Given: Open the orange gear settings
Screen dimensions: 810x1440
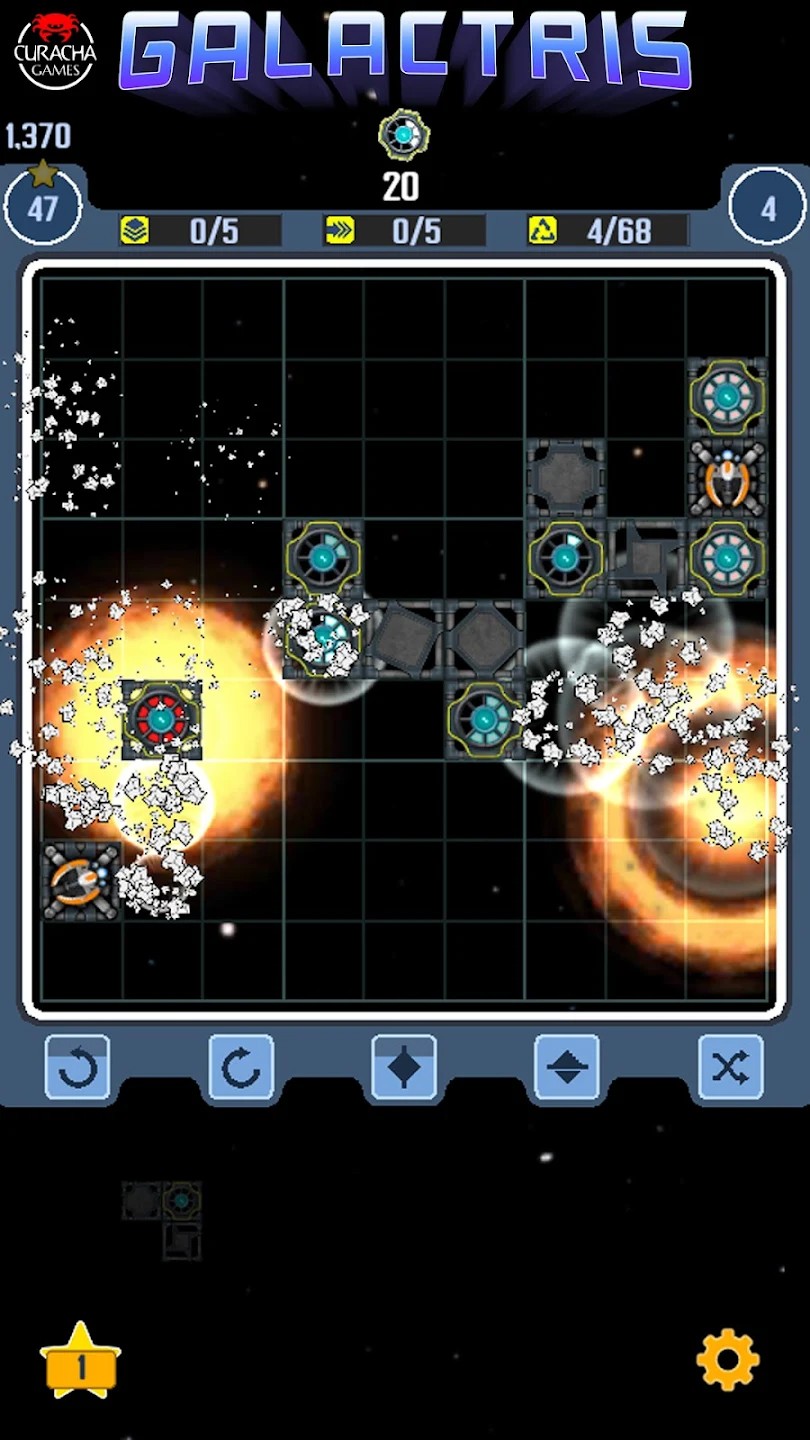Looking at the screenshot, I should click(727, 1359).
